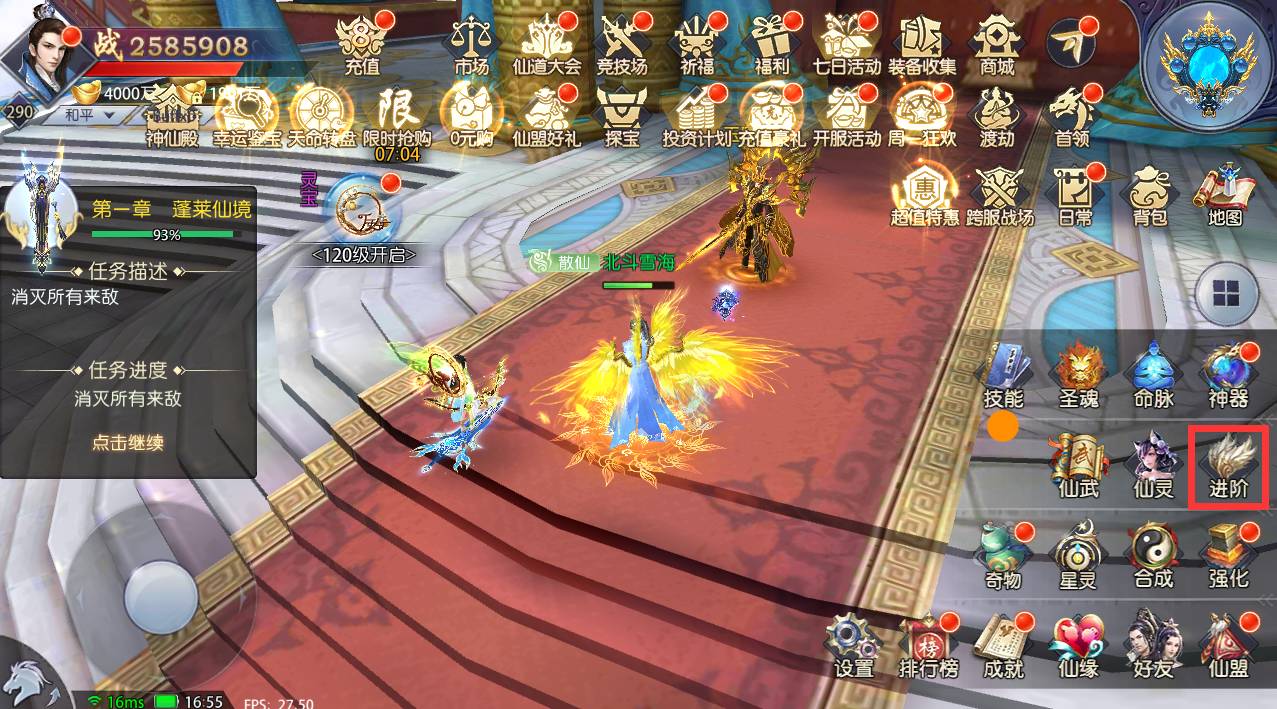The image size is (1277, 709).
Task: Open the 强化 enhancement menu
Action: 1228,555
